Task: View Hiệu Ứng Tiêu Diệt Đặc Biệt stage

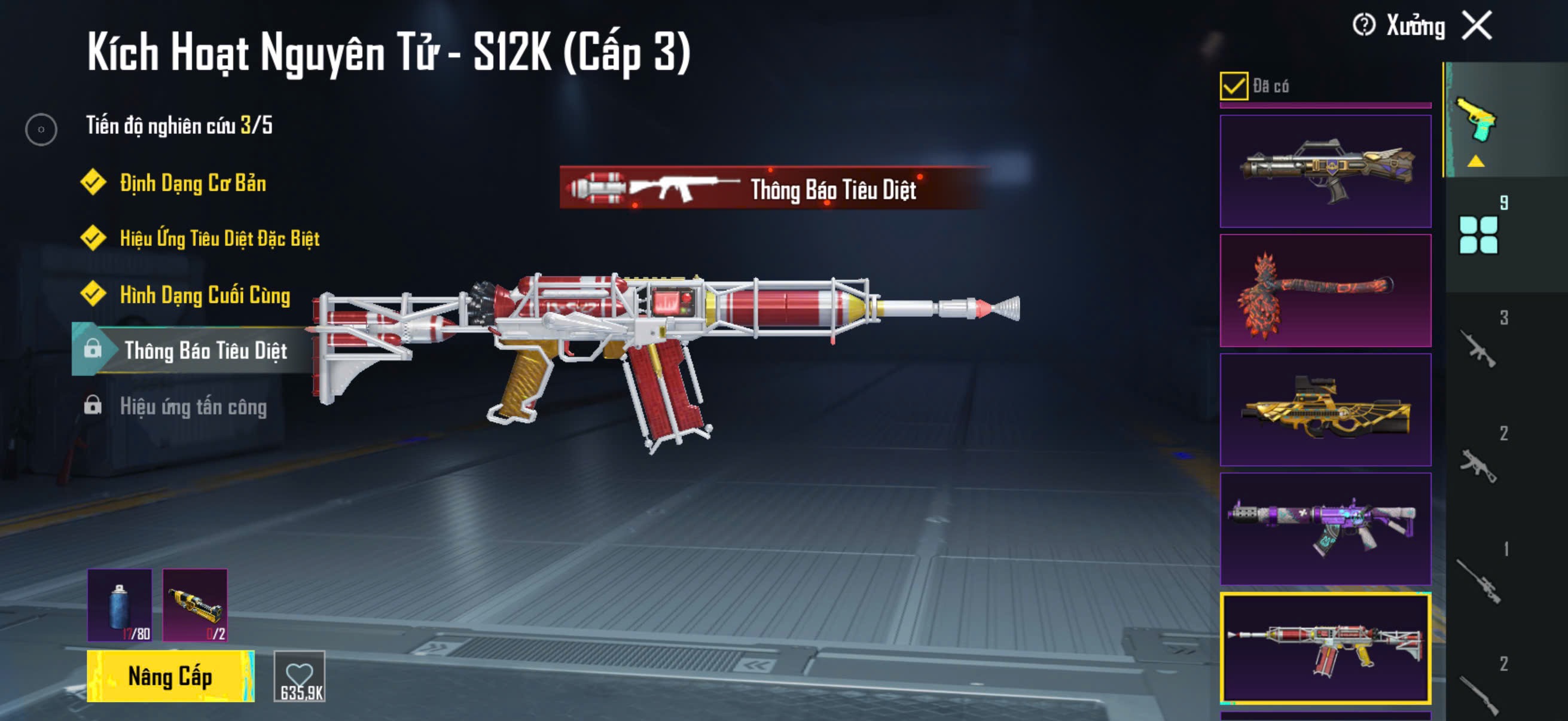Action: (x=219, y=239)
